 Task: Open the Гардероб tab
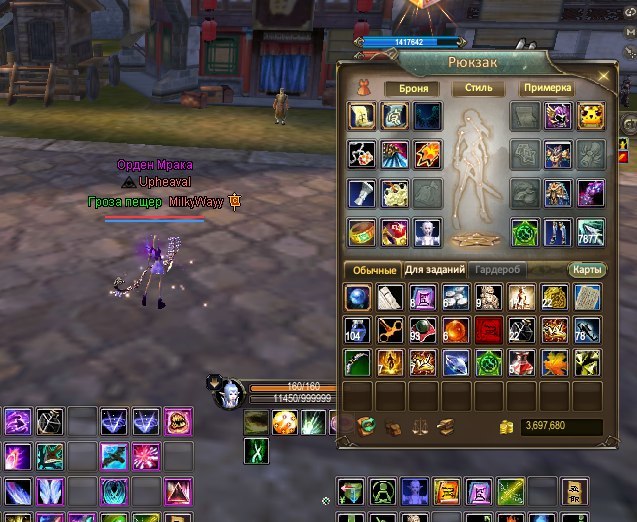tap(496, 271)
